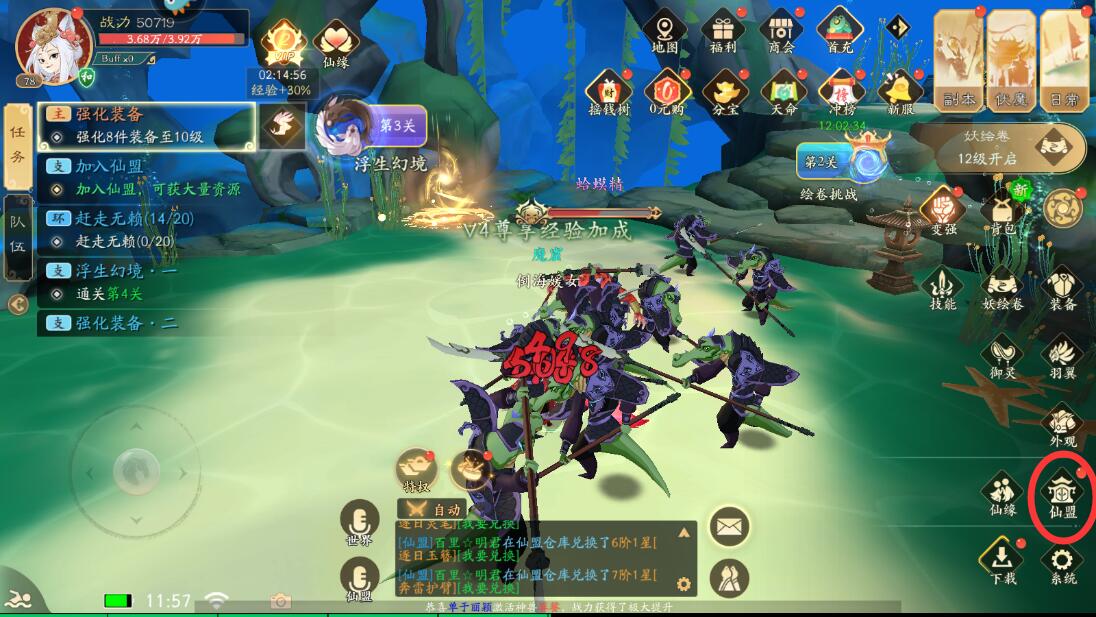Open the 技能 skills menu
The height and width of the screenshot is (617, 1096).
(x=942, y=286)
